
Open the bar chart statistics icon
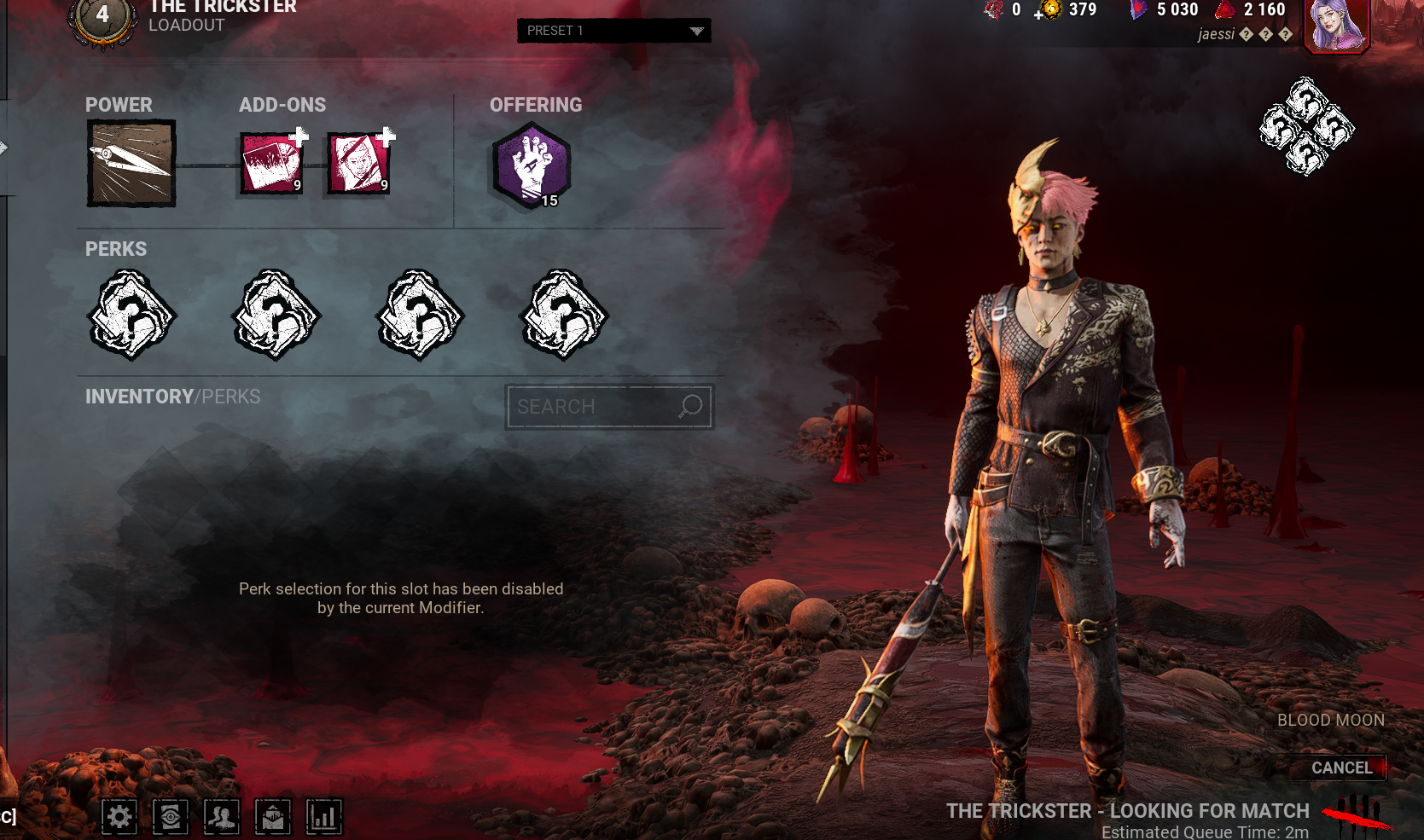[324, 817]
